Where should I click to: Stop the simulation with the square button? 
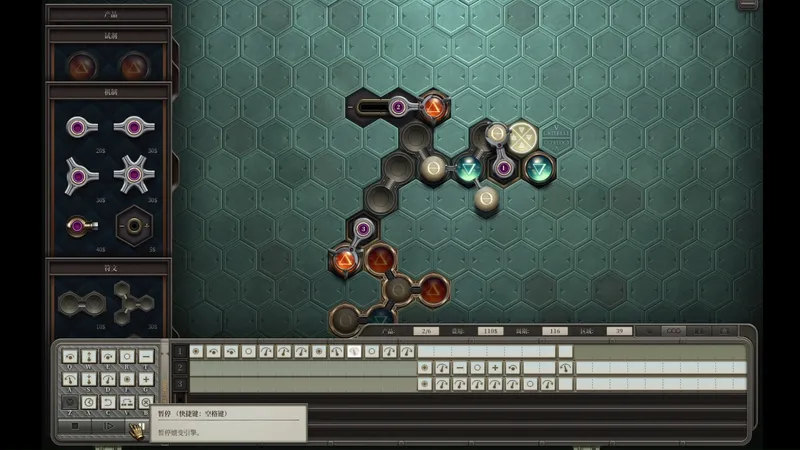(74, 426)
